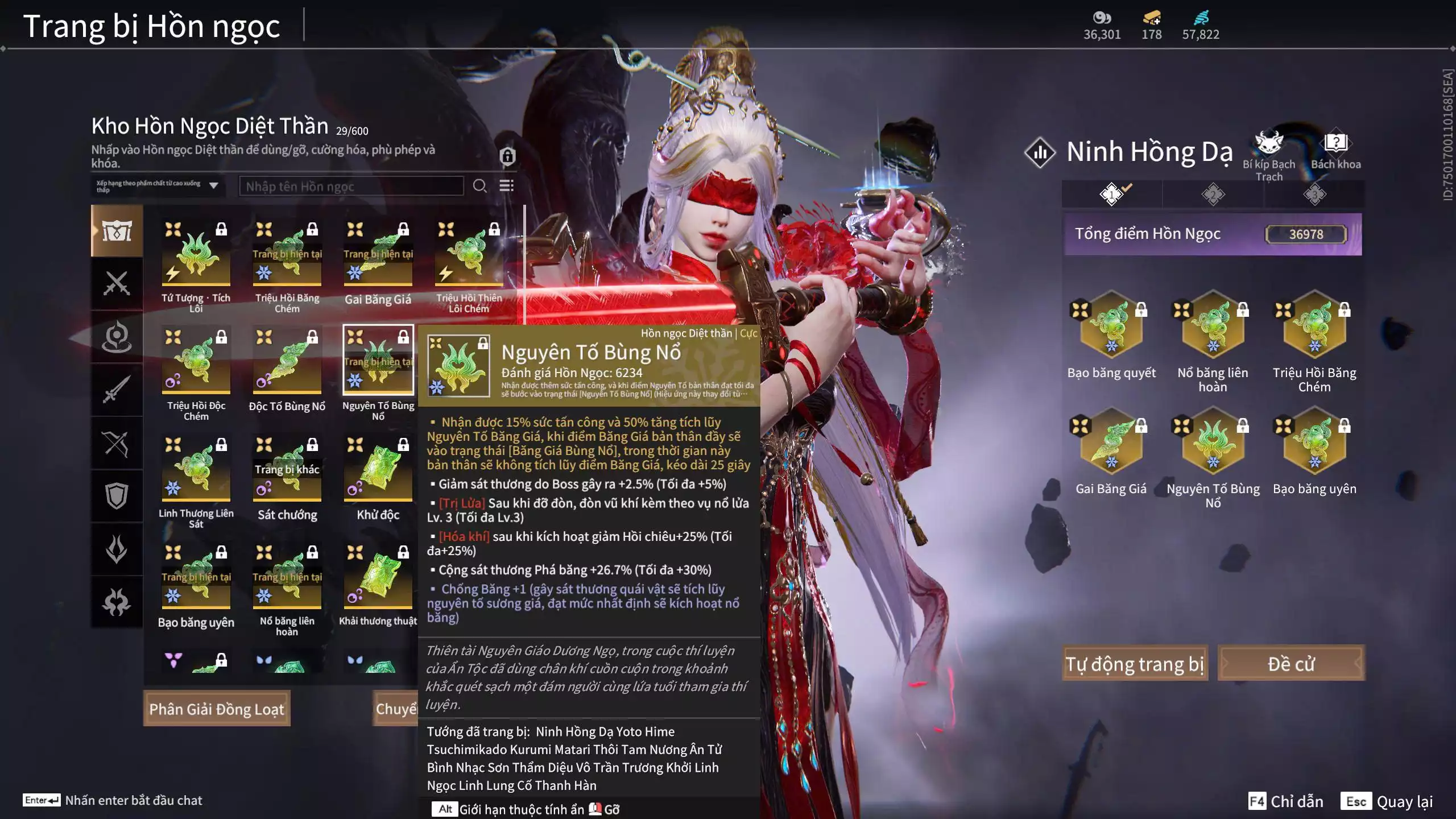Click Phân Giải Đồng Loạt button
This screenshot has height=819, width=1456.
coord(217,709)
